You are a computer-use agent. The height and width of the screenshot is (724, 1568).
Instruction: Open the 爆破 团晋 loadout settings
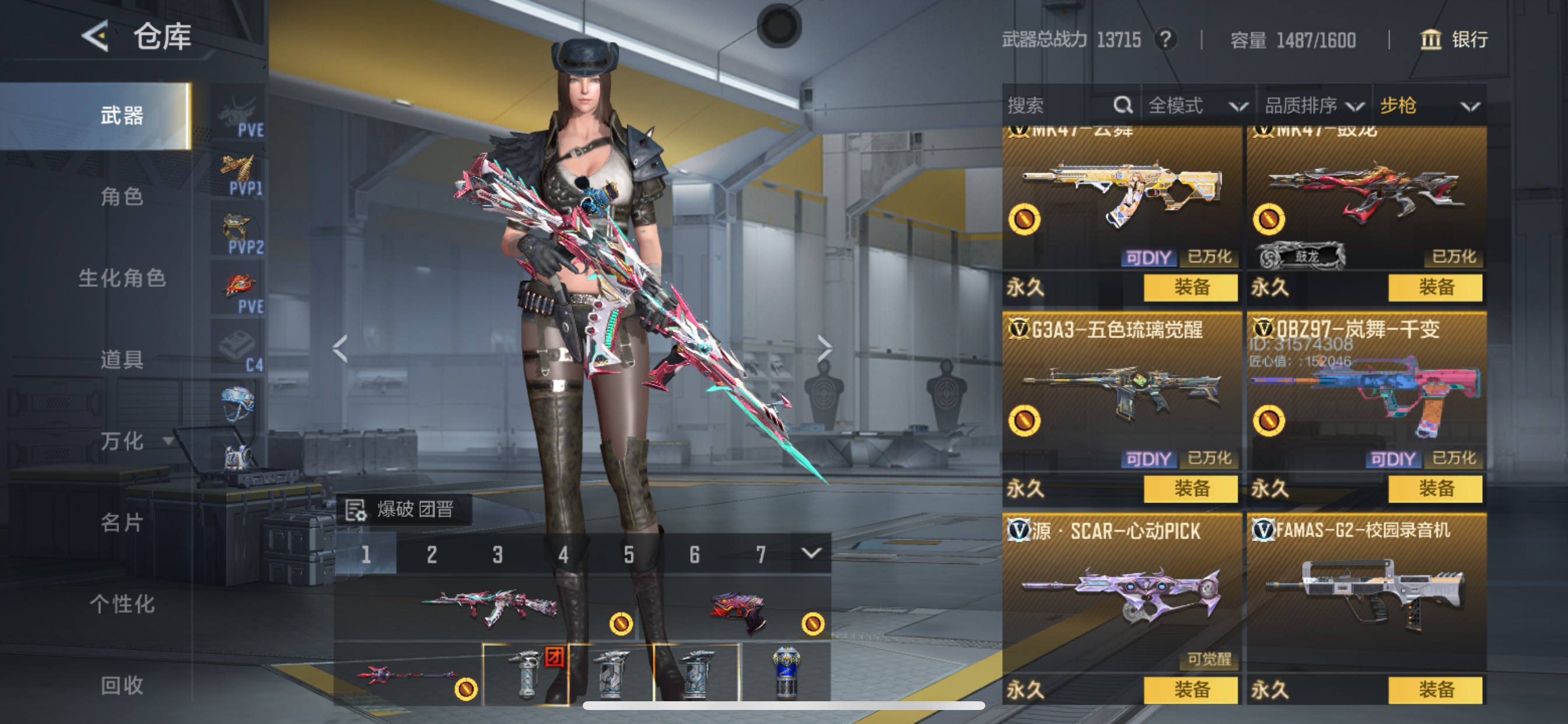(x=403, y=509)
